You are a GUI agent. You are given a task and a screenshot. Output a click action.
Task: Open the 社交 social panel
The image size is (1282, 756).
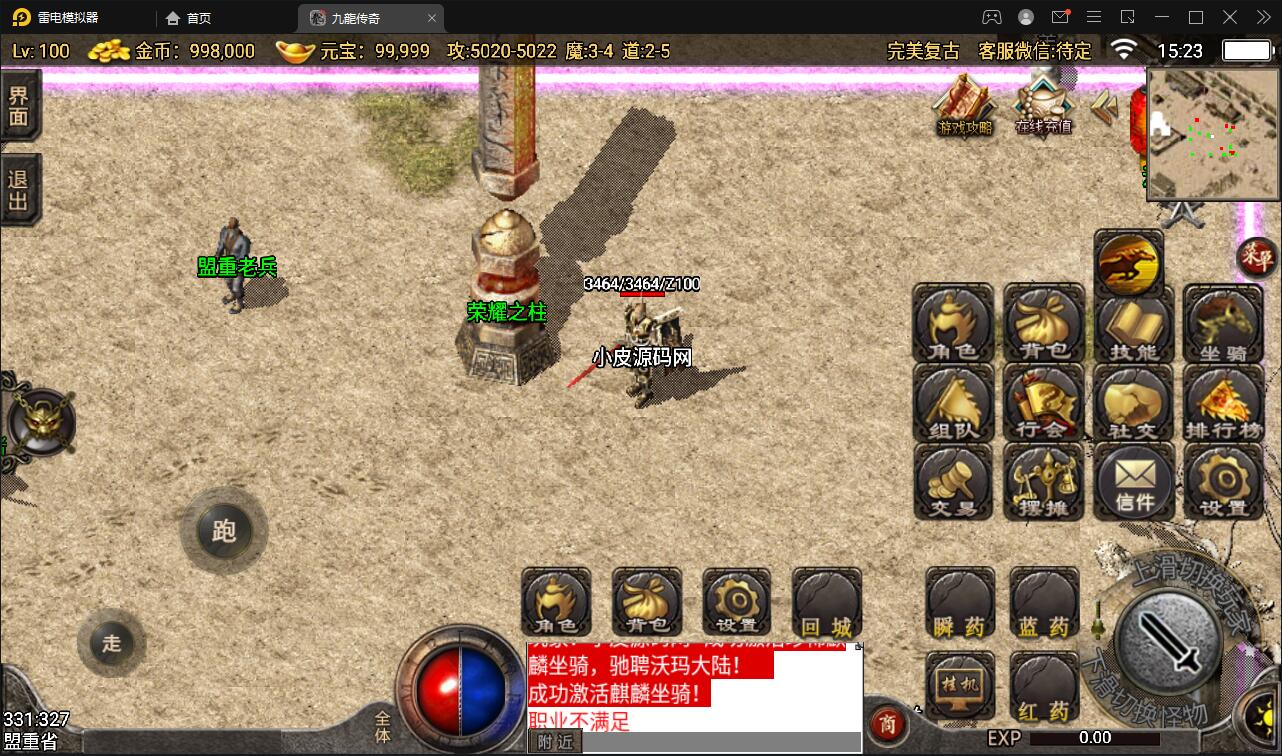pyautogui.click(x=1133, y=403)
